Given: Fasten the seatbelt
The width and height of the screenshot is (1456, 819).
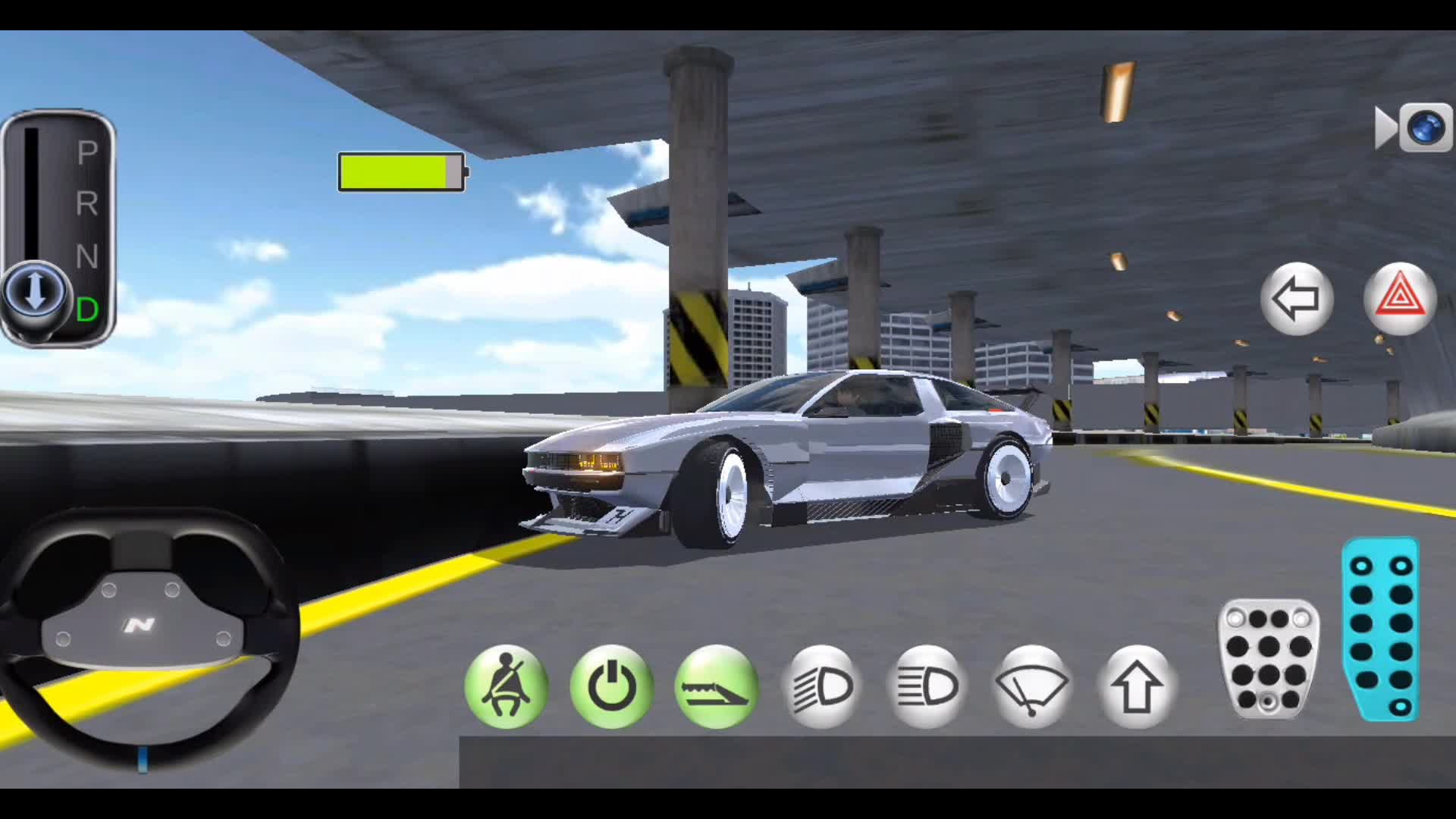Looking at the screenshot, I should click(506, 686).
